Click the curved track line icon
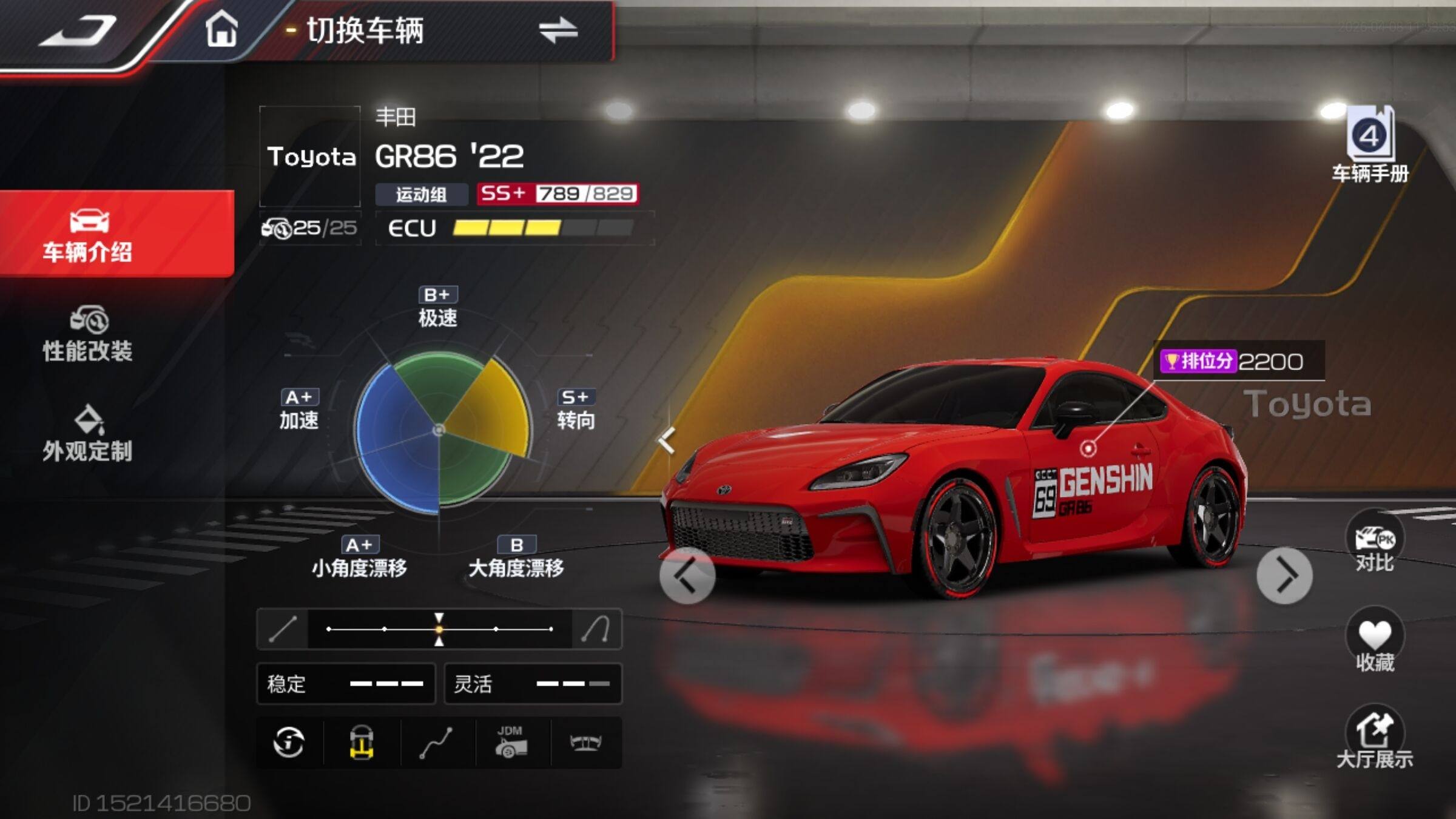The height and width of the screenshot is (819, 1456). pyautogui.click(x=436, y=743)
